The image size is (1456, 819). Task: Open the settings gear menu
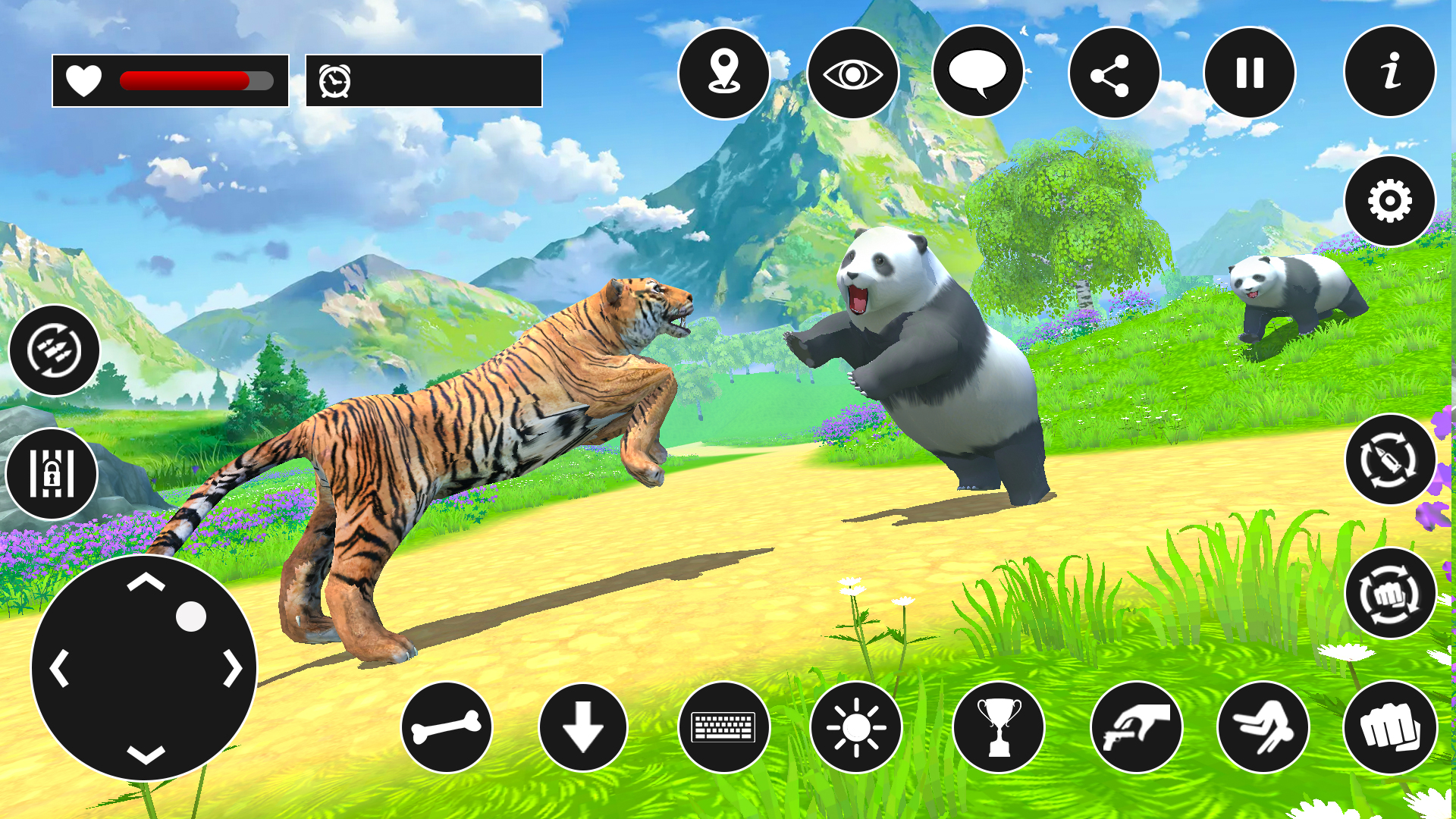point(1389,200)
